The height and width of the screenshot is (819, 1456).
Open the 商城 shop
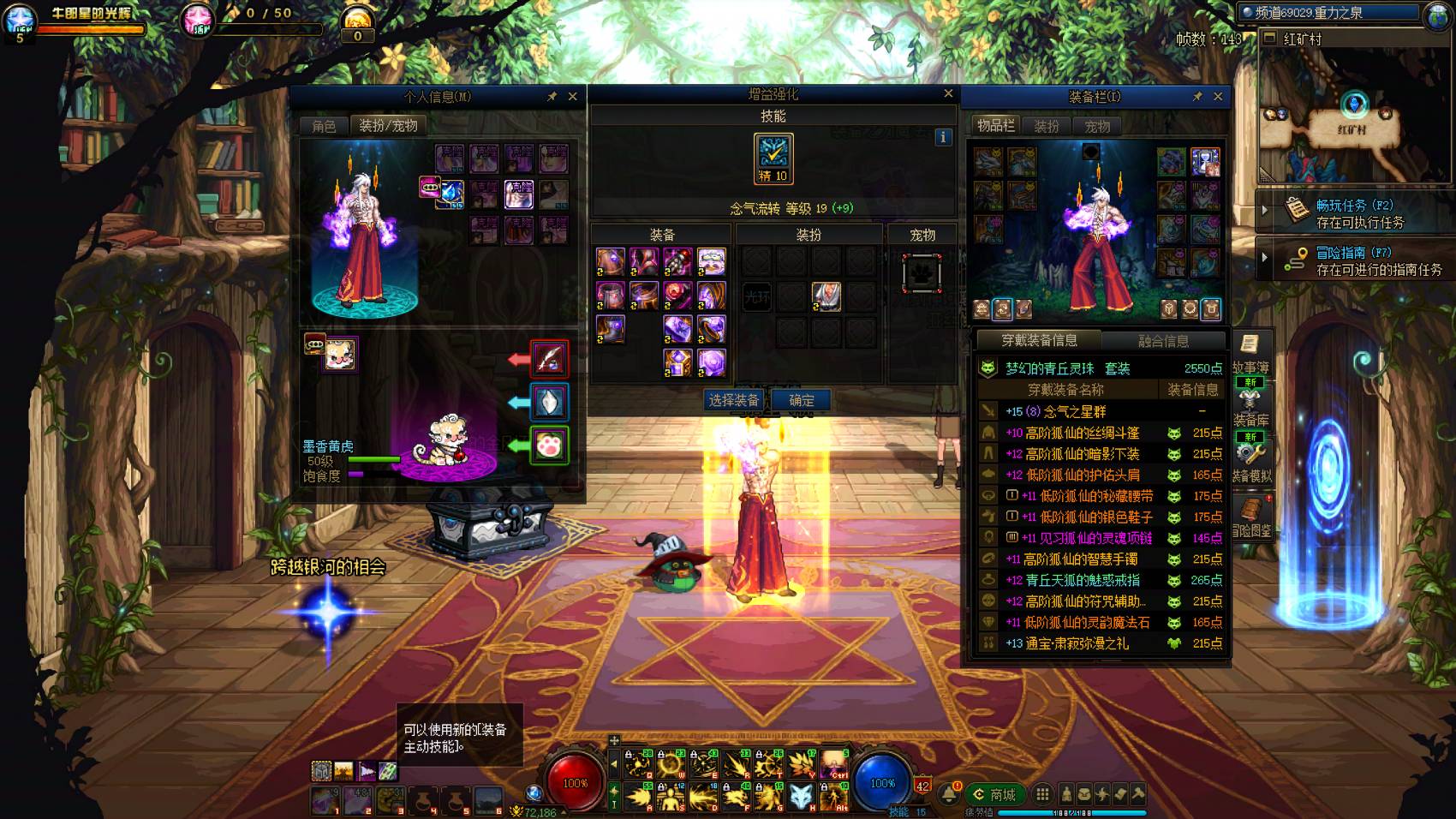click(994, 794)
